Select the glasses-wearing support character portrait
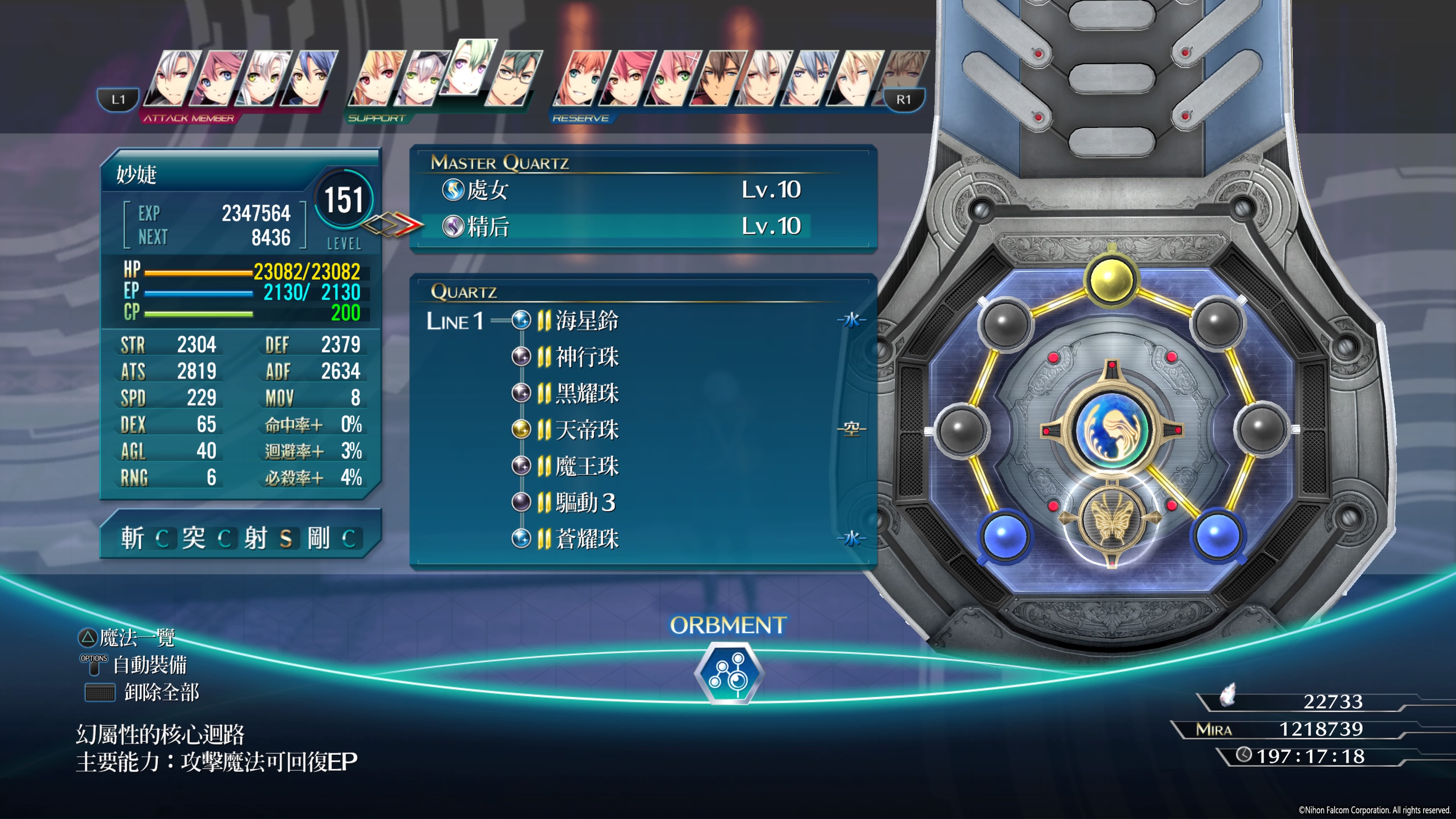 514,79
